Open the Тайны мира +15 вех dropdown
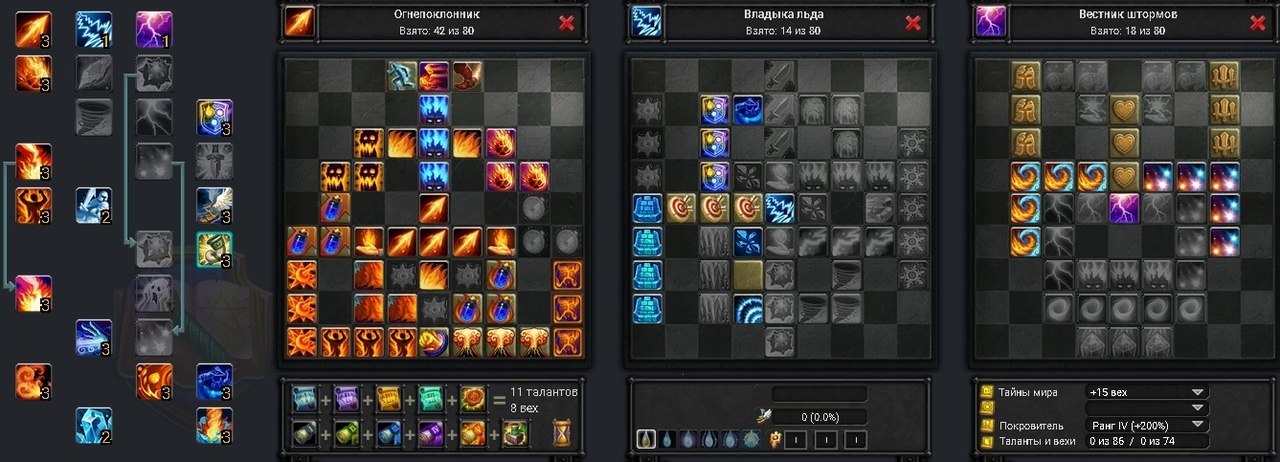This screenshot has height=462, width=1280. point(1196,392)
